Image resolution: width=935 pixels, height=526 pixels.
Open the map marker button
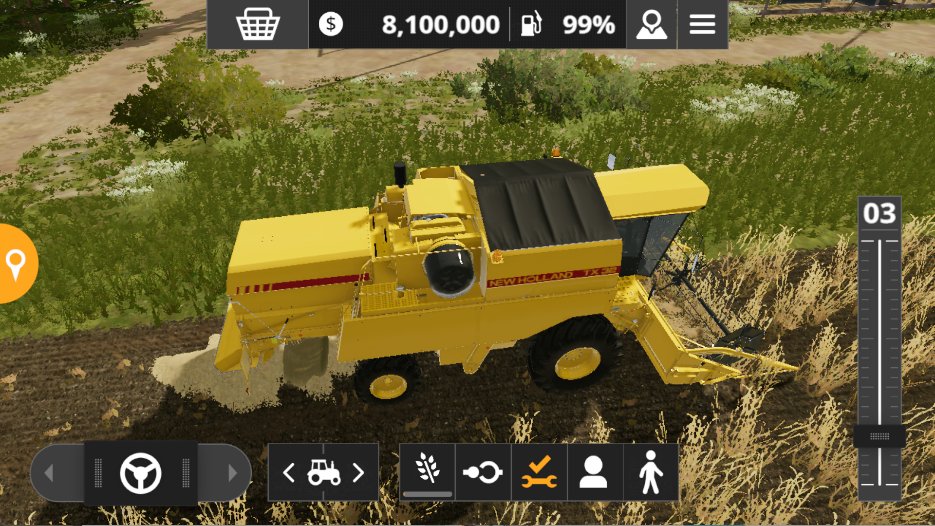[651, 25]
